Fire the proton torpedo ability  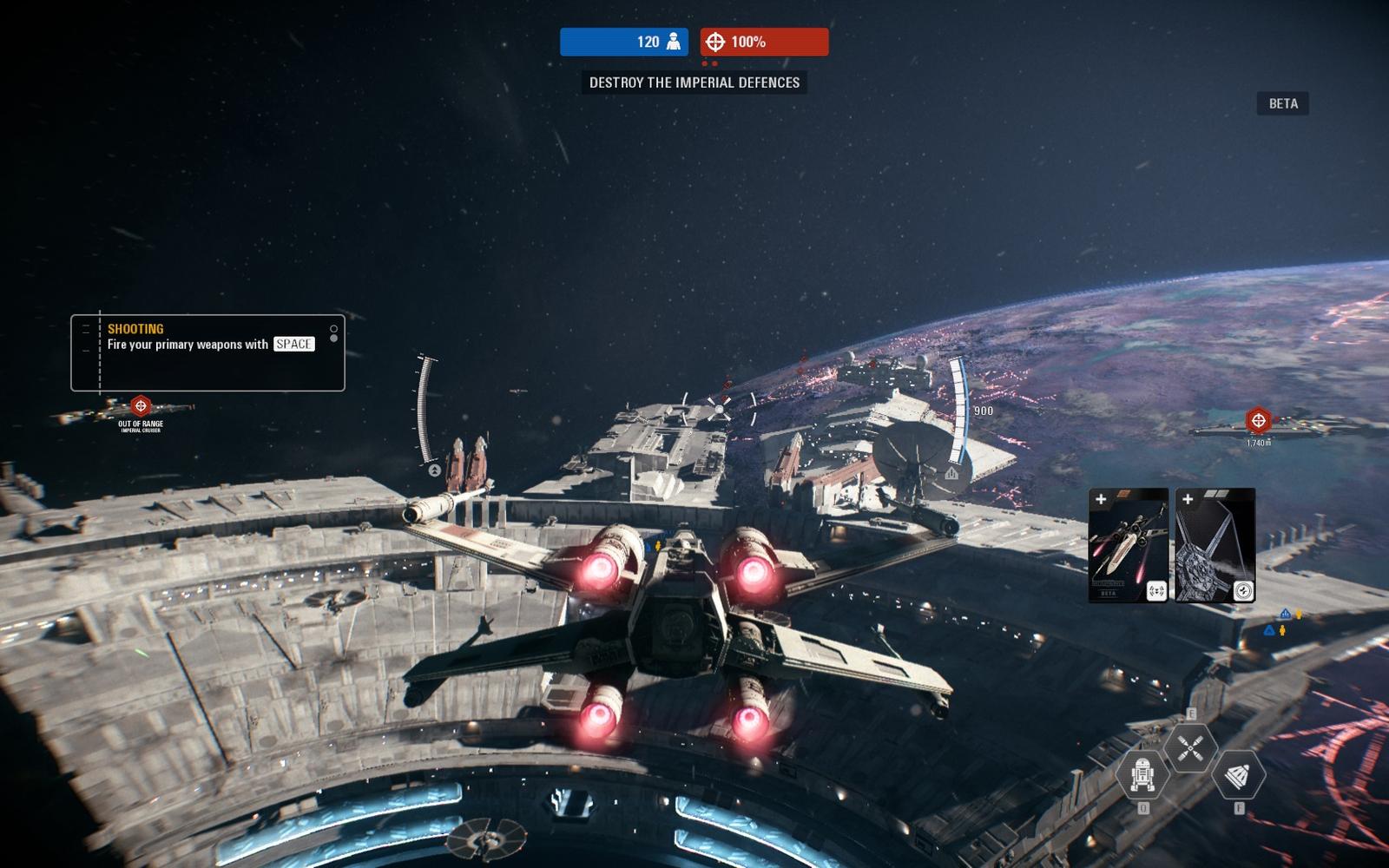(x=1238, y=774)
